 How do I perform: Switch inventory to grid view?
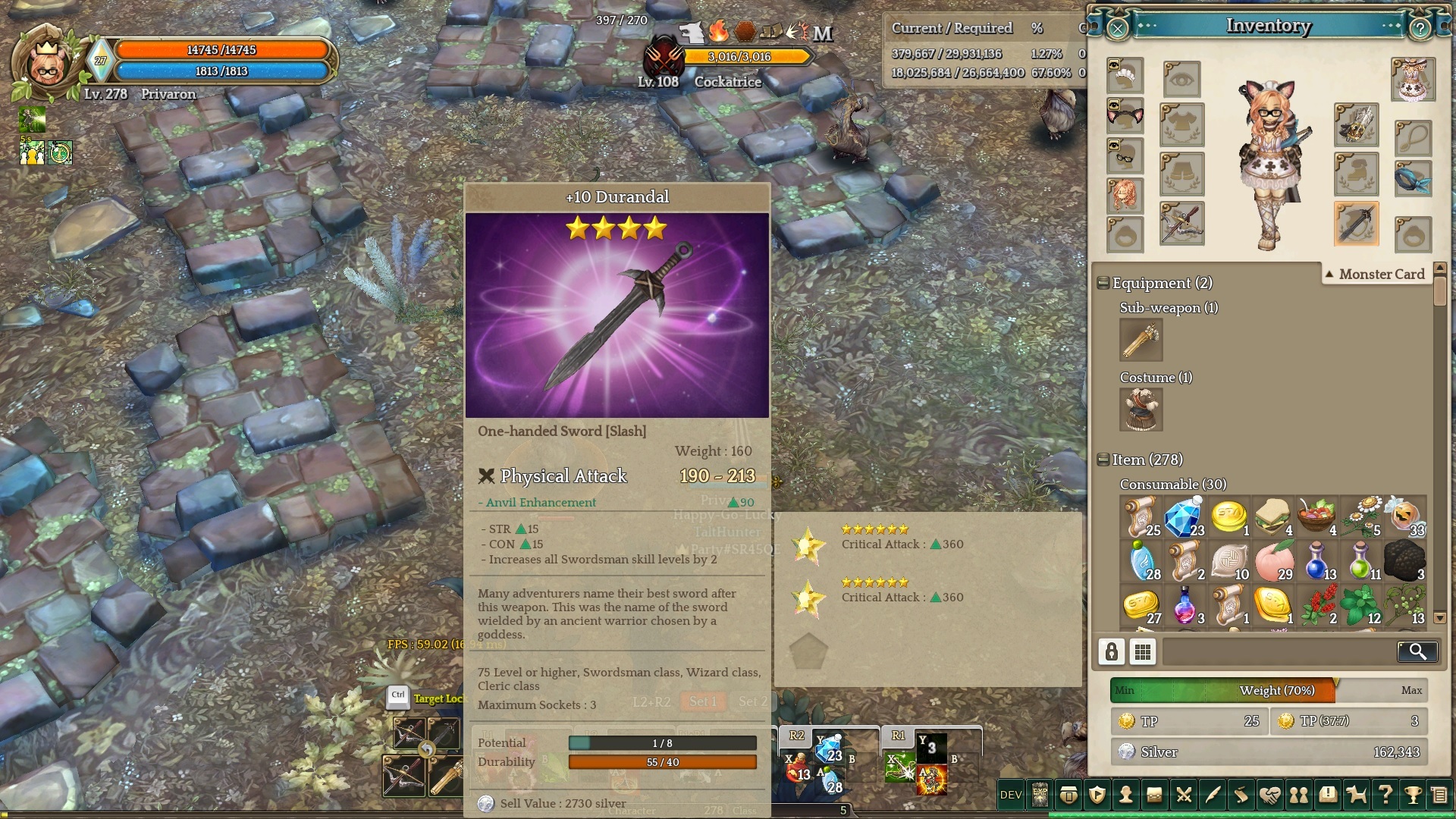(x=1143, y=651)
